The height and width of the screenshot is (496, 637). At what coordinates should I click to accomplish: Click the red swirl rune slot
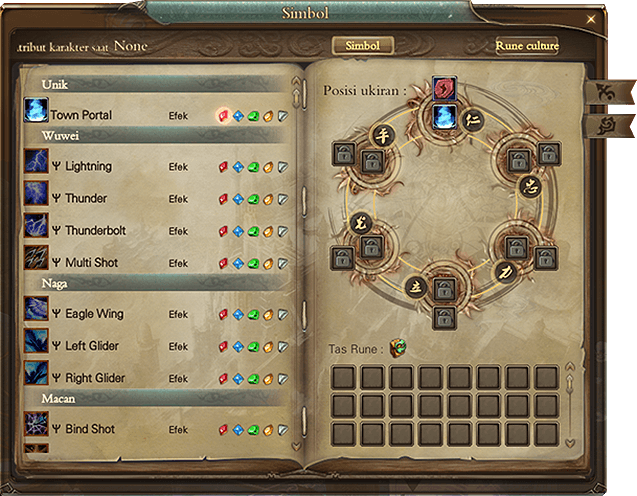444,89
